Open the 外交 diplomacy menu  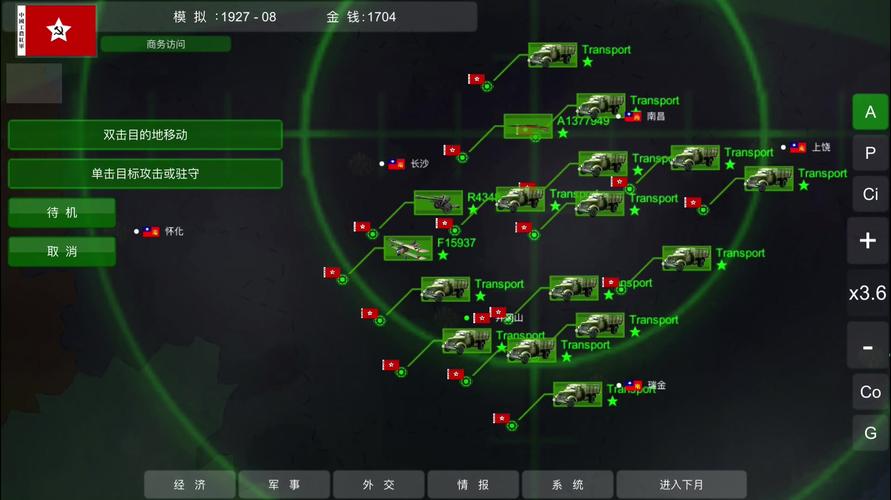tap(379, 485)
